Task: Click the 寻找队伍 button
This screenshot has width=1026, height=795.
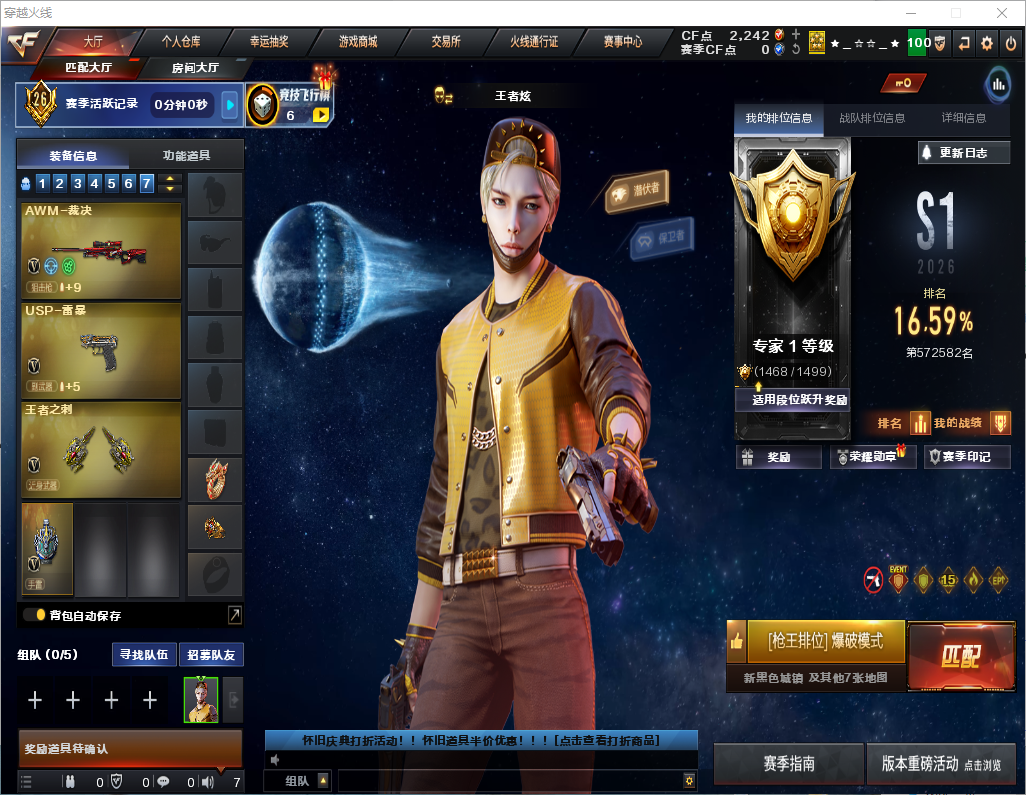Action: click(143, 655)
